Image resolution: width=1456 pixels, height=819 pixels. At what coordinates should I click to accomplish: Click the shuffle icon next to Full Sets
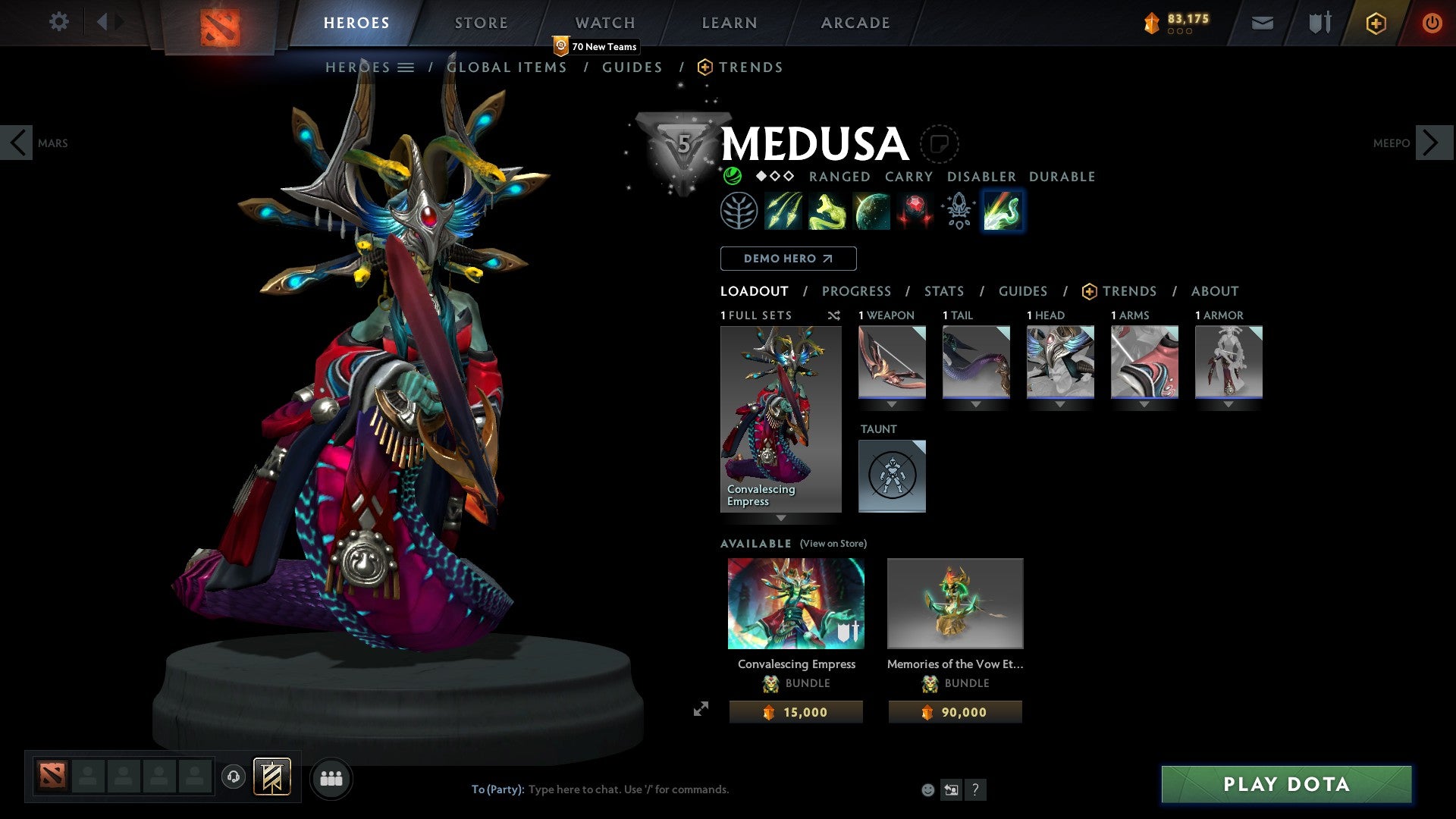point(833,315)
